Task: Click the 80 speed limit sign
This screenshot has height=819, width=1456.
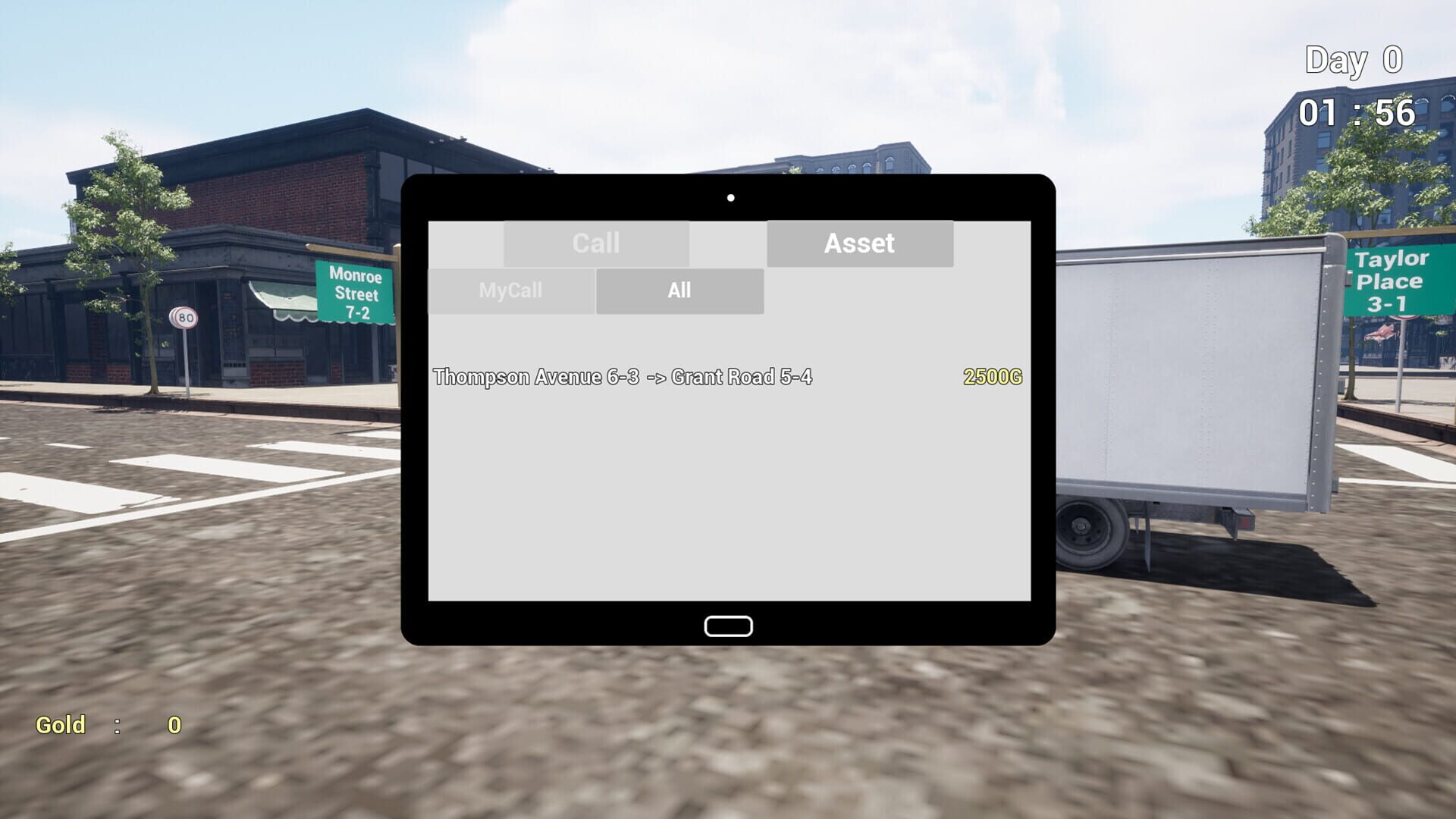Action: (182, 318)
